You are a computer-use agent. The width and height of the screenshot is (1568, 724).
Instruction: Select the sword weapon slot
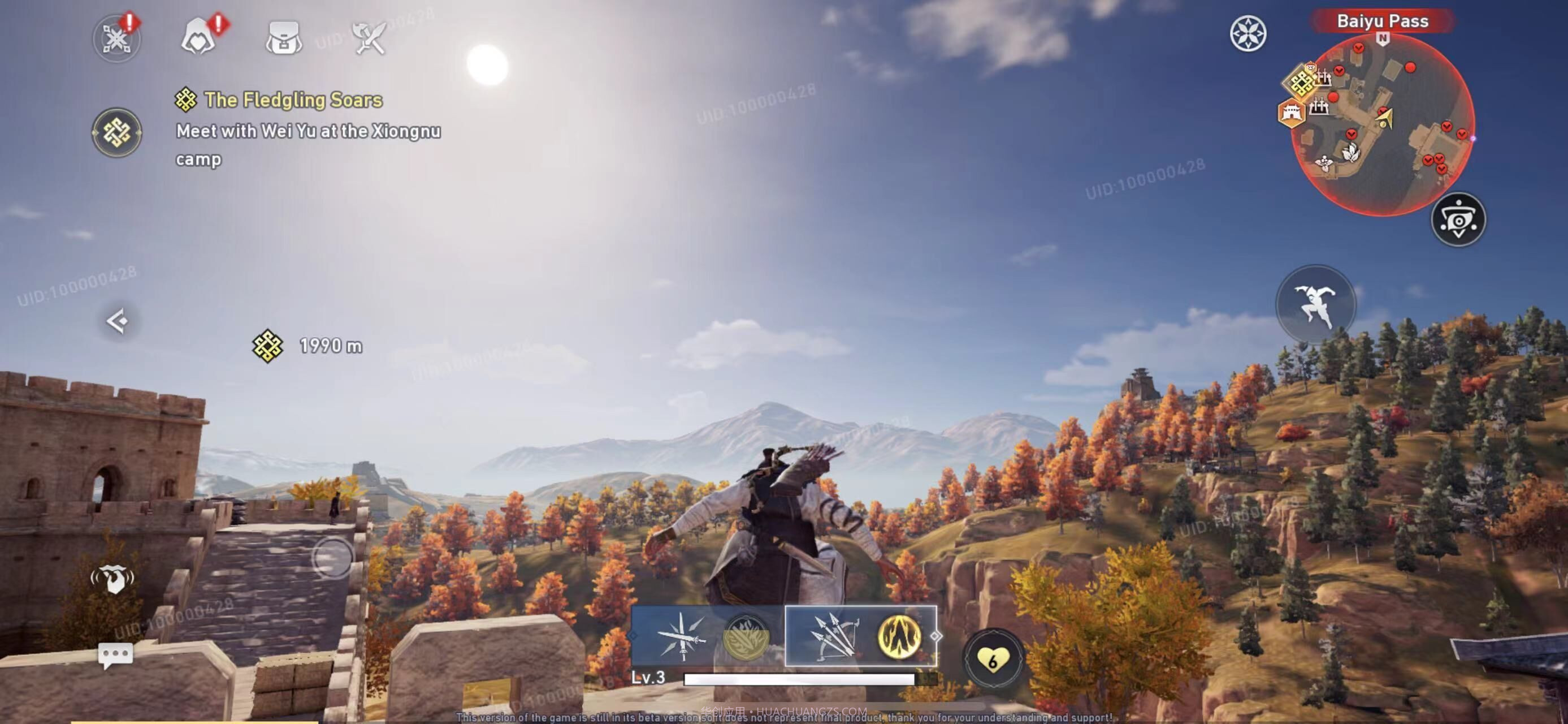point(681,636)
